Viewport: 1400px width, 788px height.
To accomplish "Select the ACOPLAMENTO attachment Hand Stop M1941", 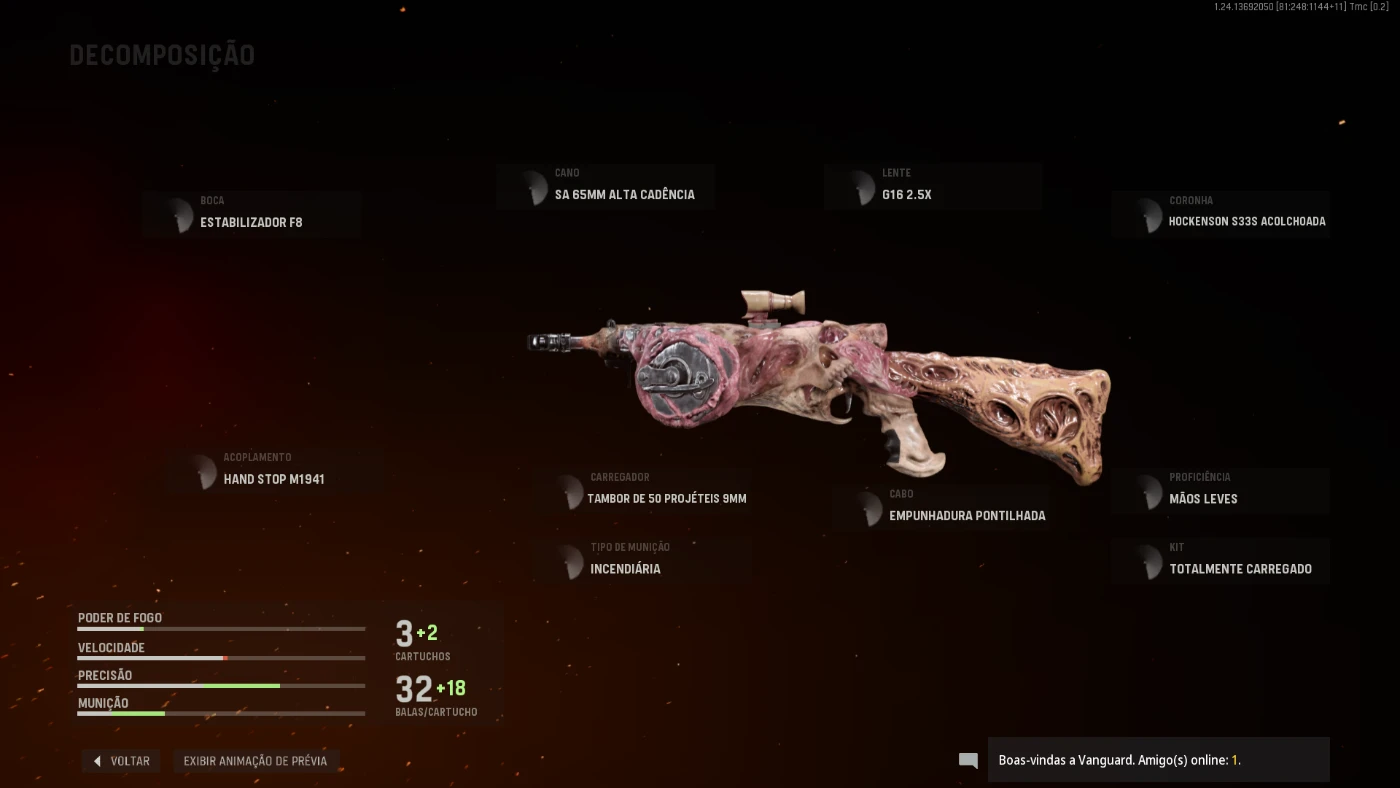I will (273, 471).
